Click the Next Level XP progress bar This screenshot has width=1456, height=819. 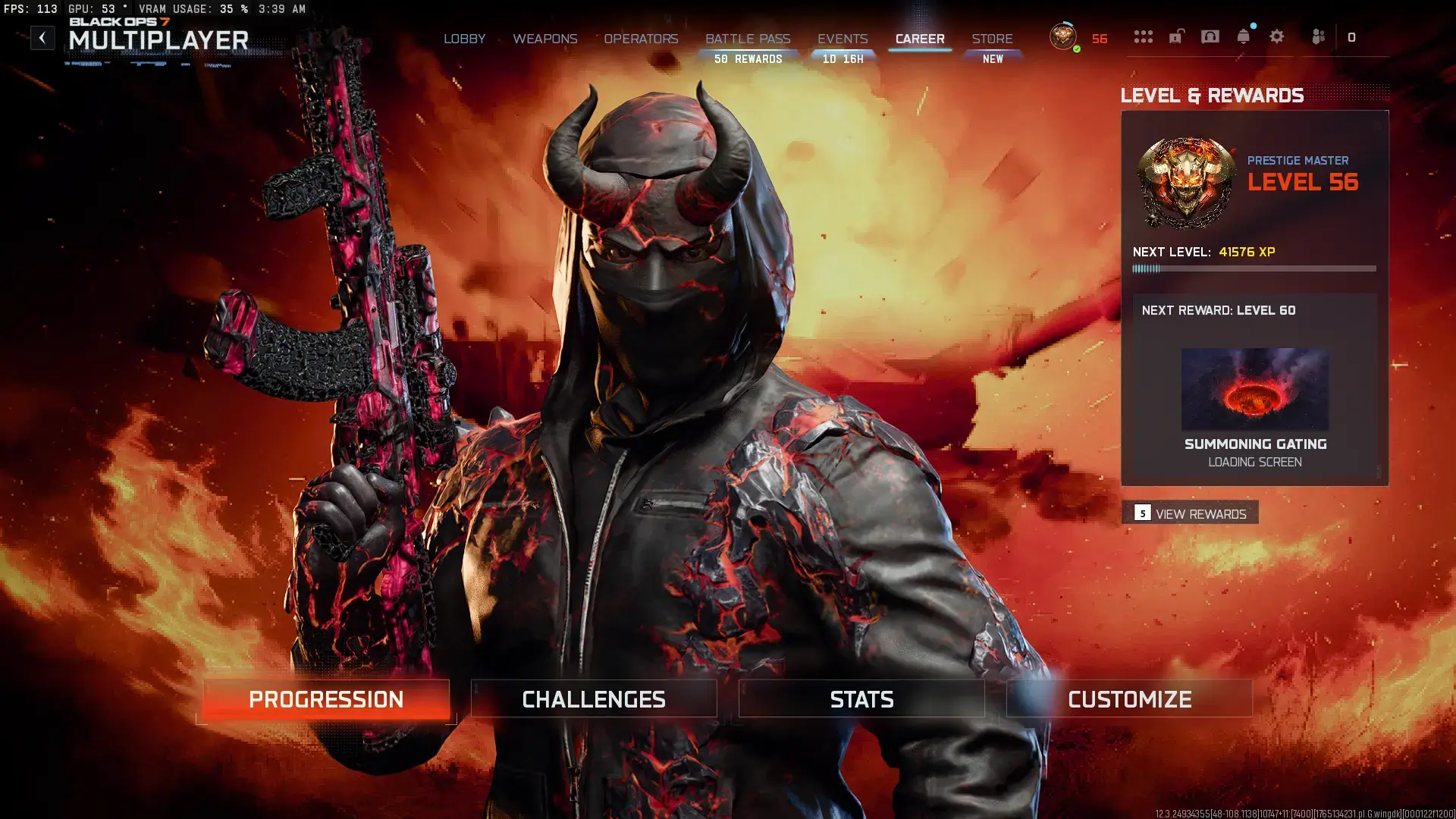coord(1251,268)
